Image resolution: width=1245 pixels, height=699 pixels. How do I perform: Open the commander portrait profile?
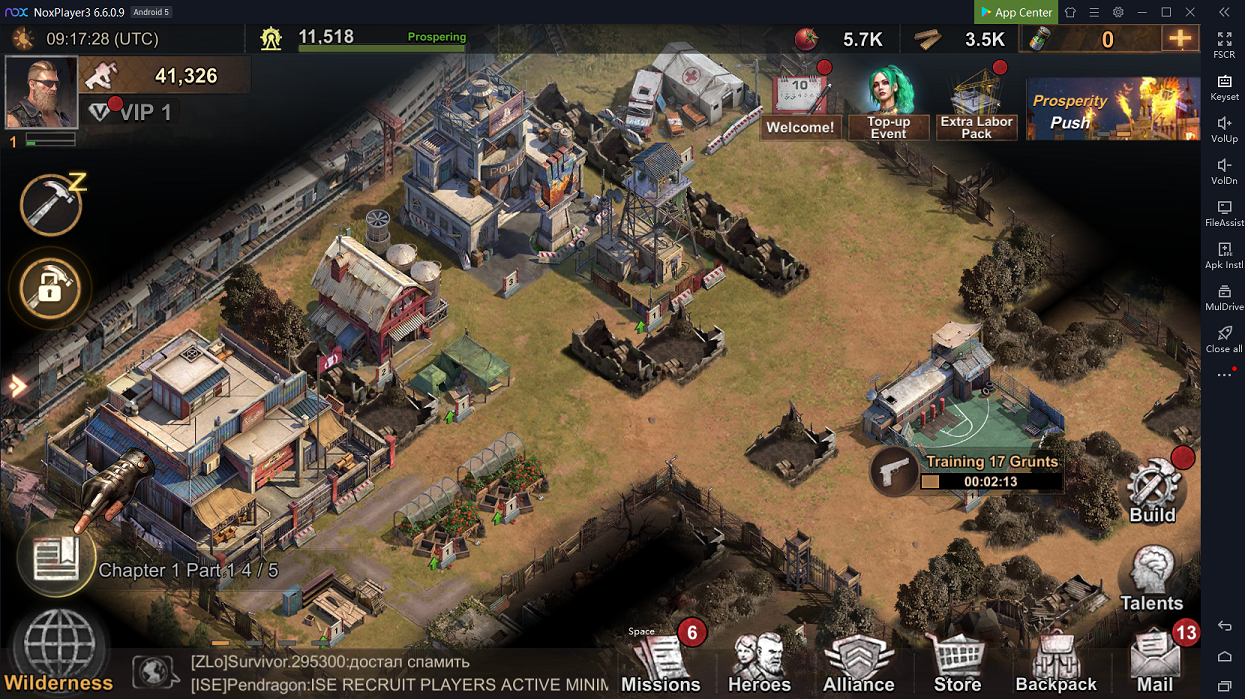point(41,92)
